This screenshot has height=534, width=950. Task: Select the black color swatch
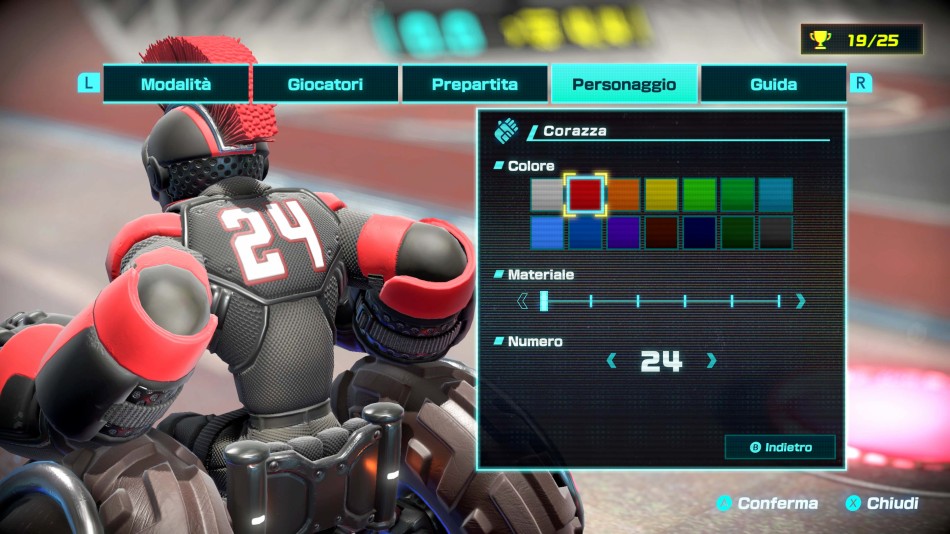[x=775, y=232]
